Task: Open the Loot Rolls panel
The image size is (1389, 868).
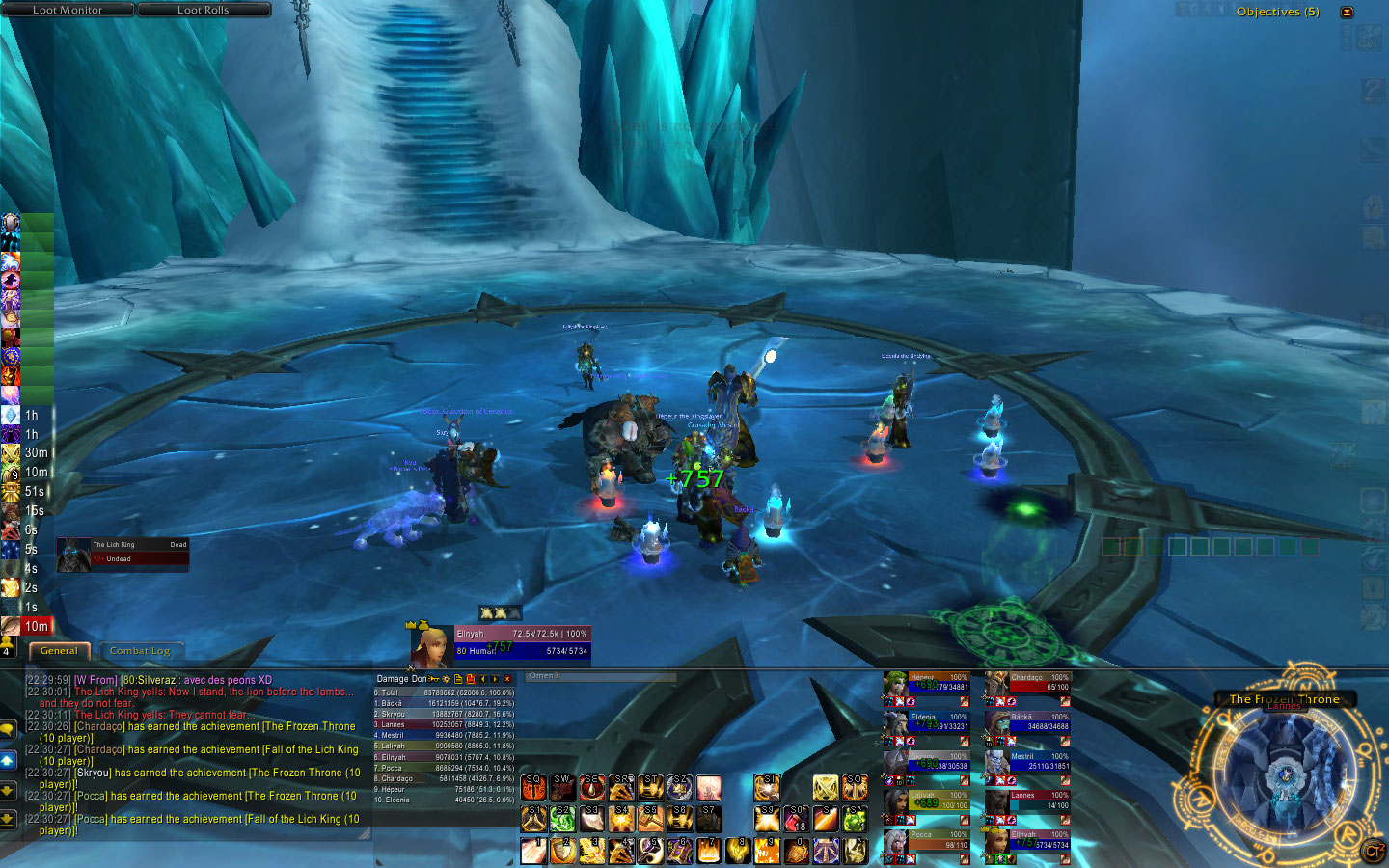Action: click(204, 10)
